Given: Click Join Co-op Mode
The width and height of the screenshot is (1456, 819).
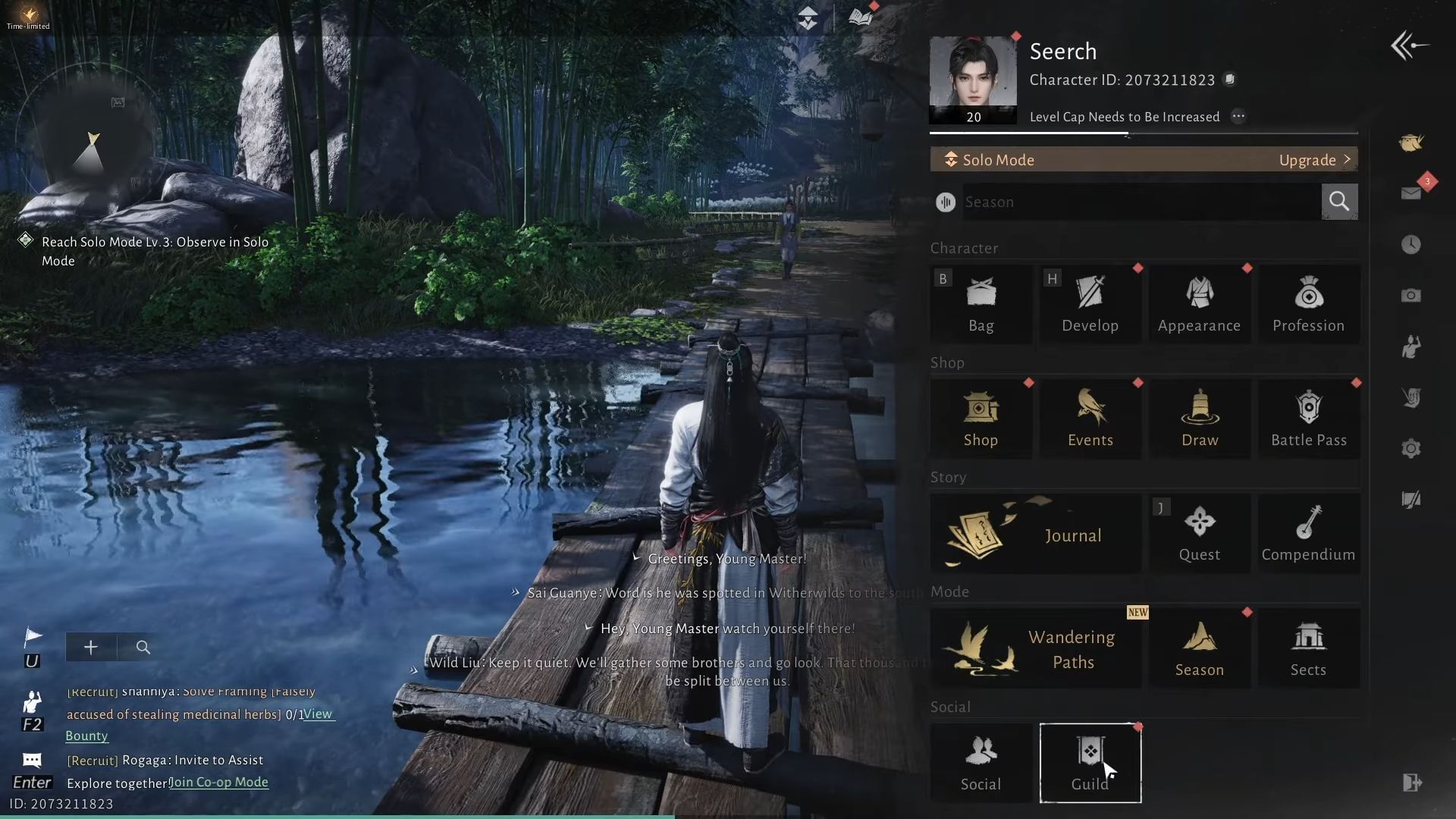Looking at the screenshot, I should [x=218, y=782].
